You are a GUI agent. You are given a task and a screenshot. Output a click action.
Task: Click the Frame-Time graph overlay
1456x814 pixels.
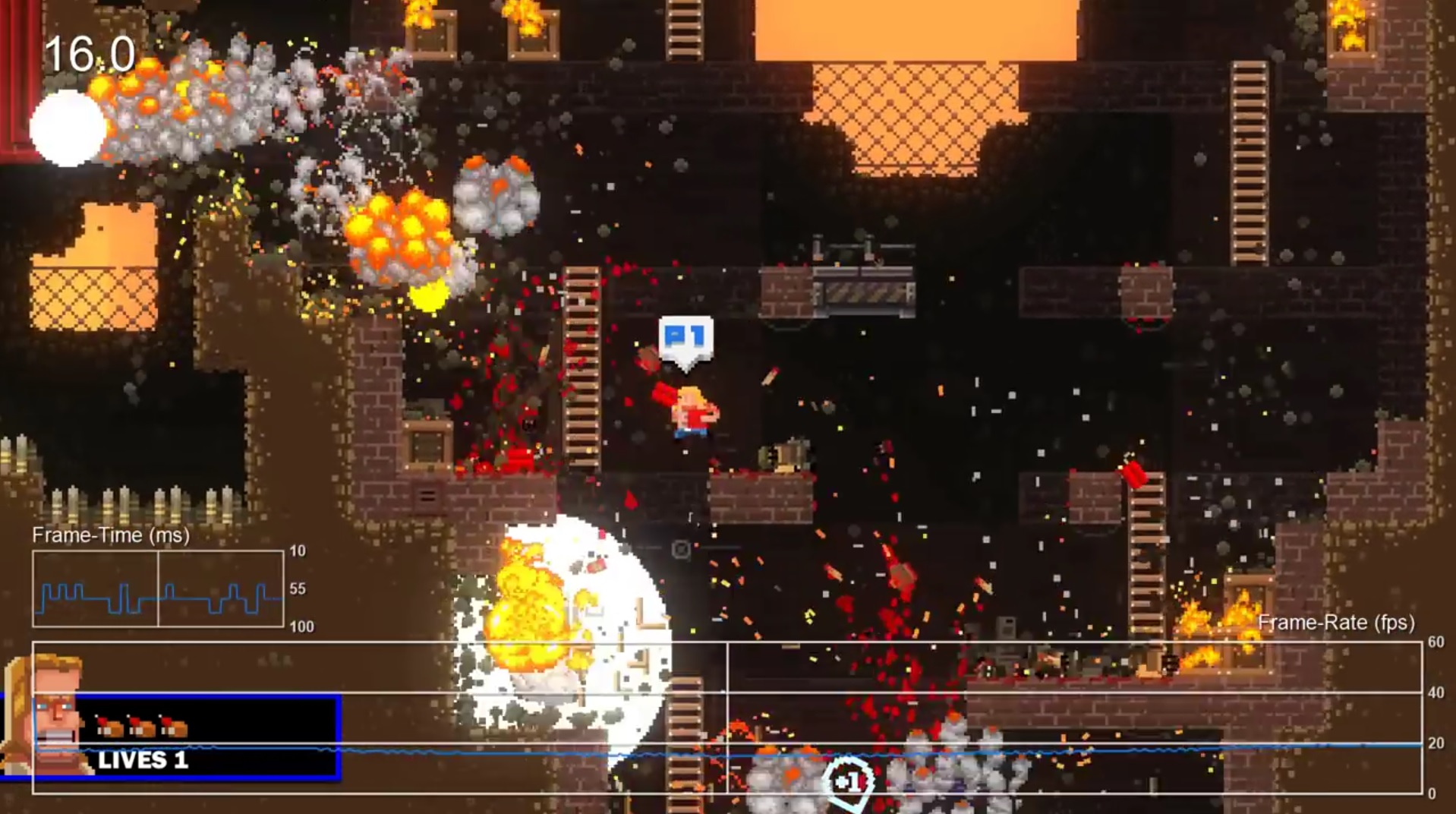158,588
